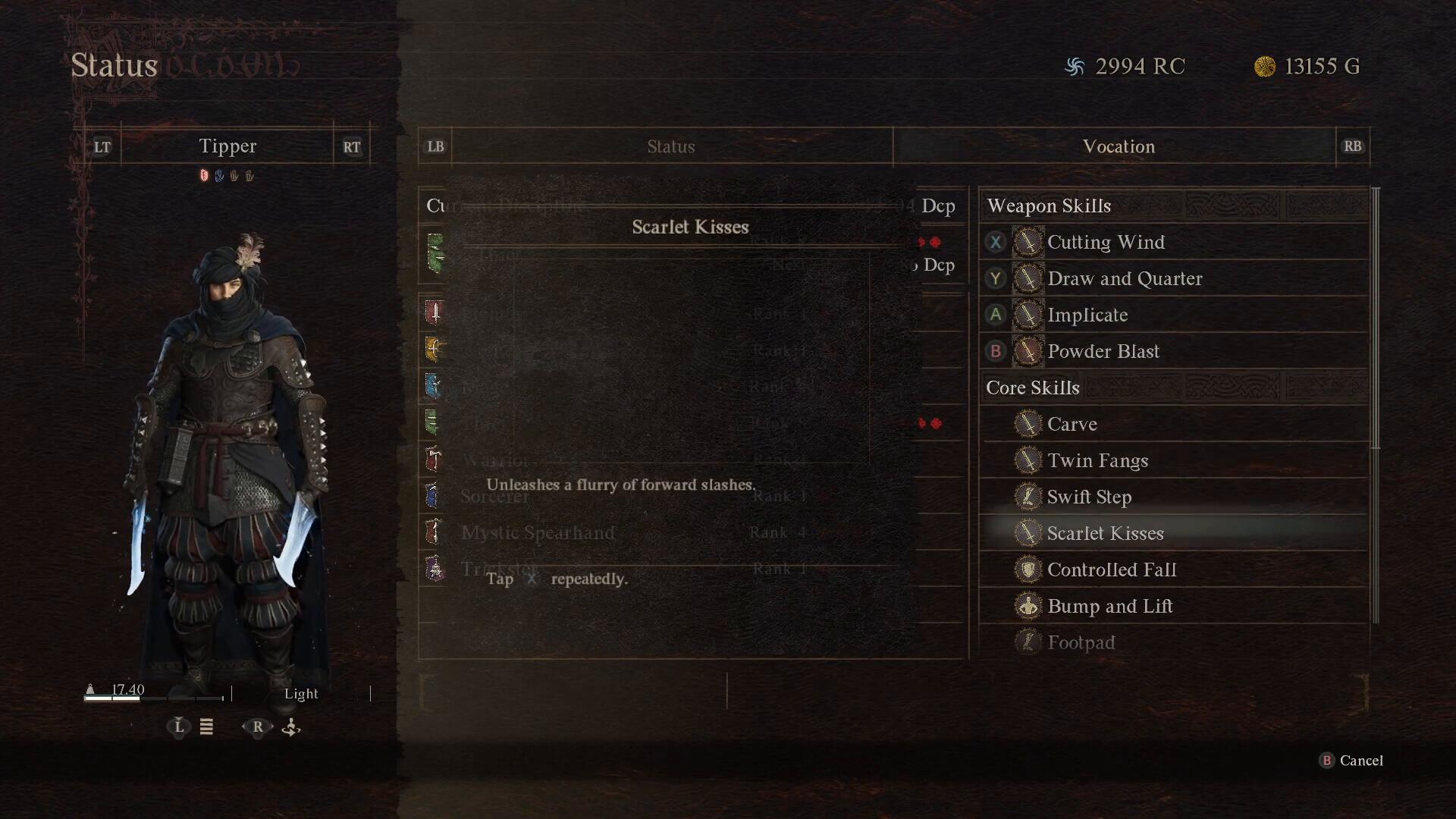Choose the Twin Fangs core skill

(x=1097, y=461)
